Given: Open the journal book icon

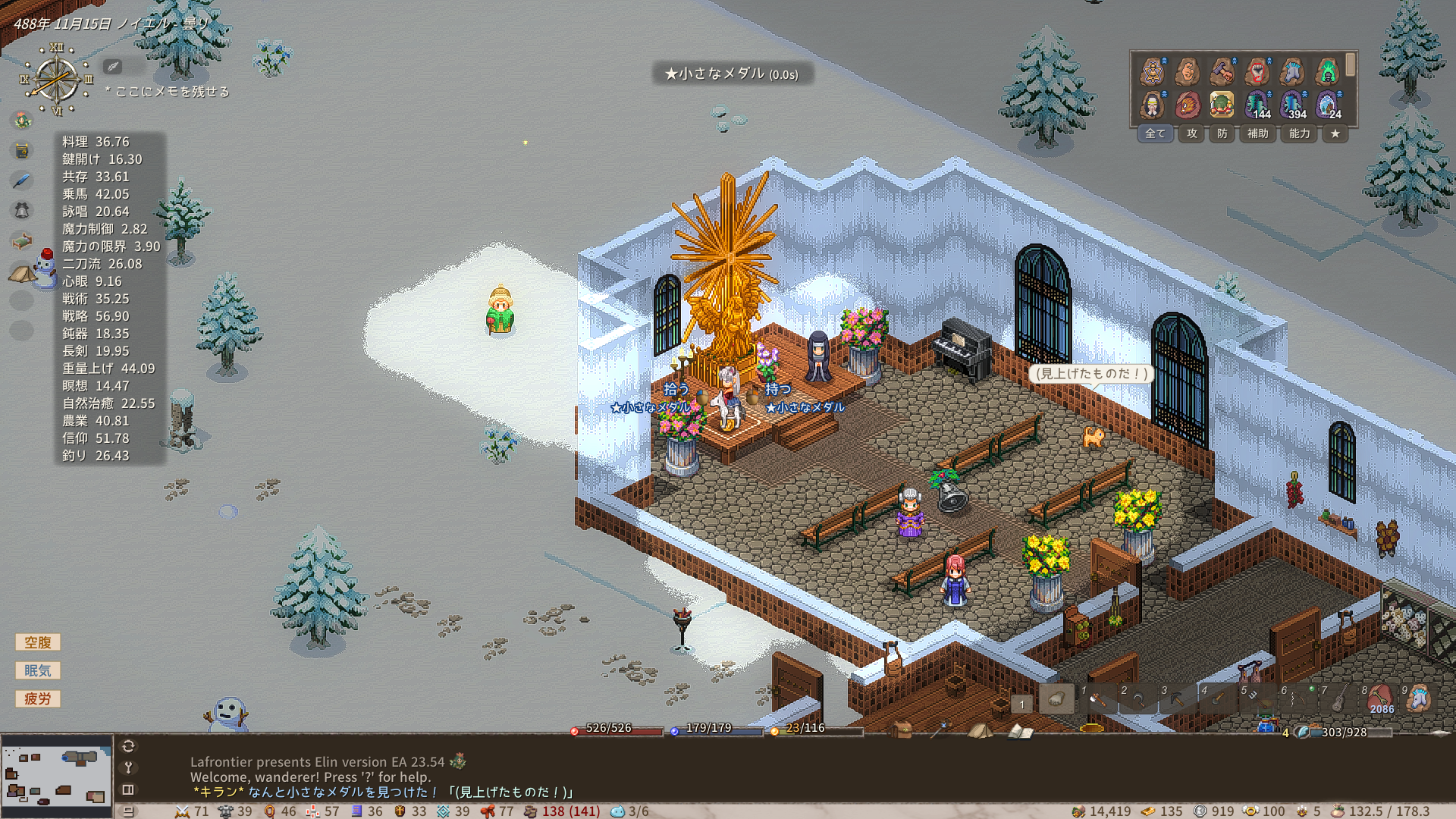Looking at the screenshot, I should coord(1020,731).
